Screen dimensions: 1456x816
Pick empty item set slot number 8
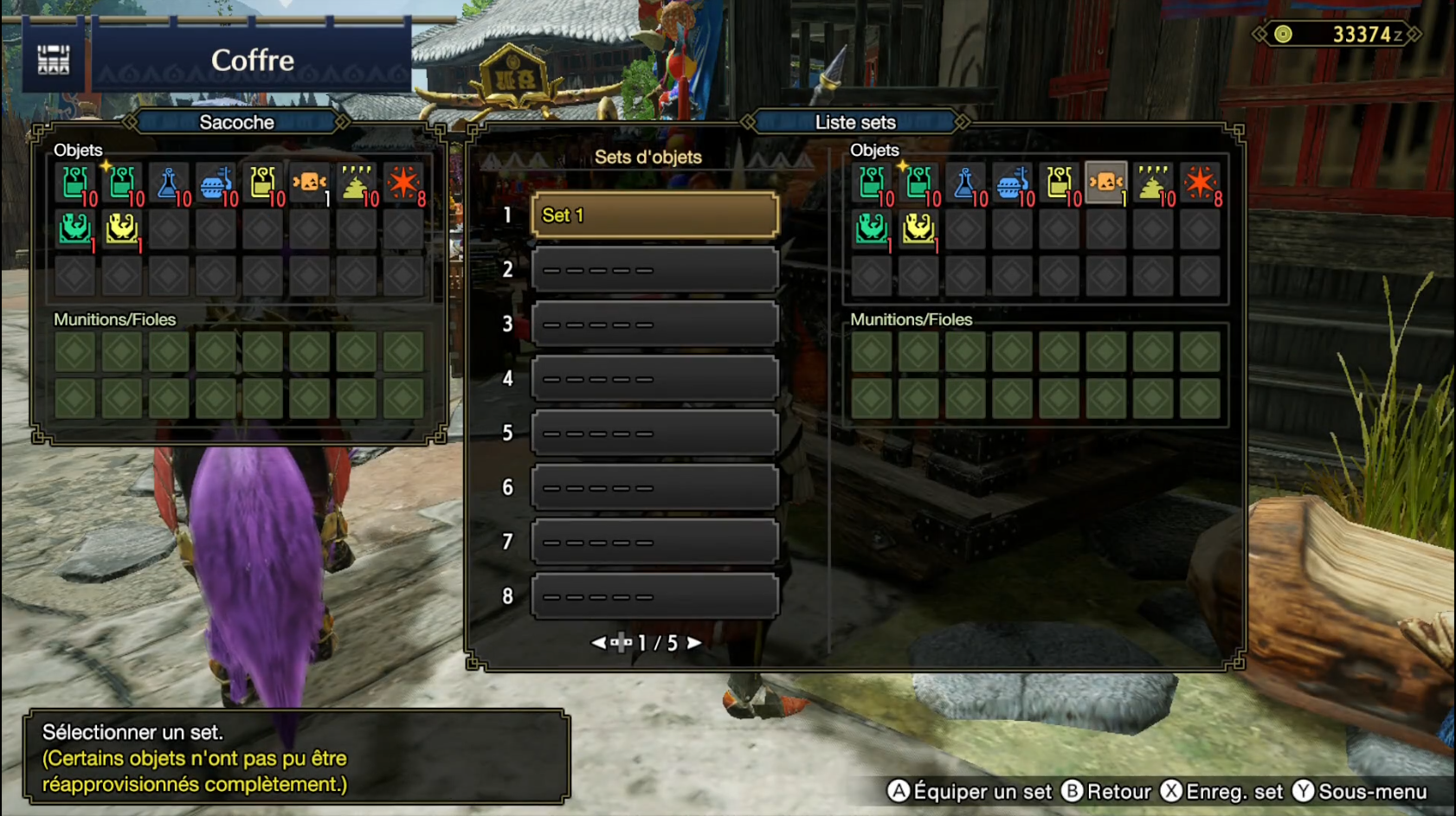pyautogui.click(x=654, y=596)
